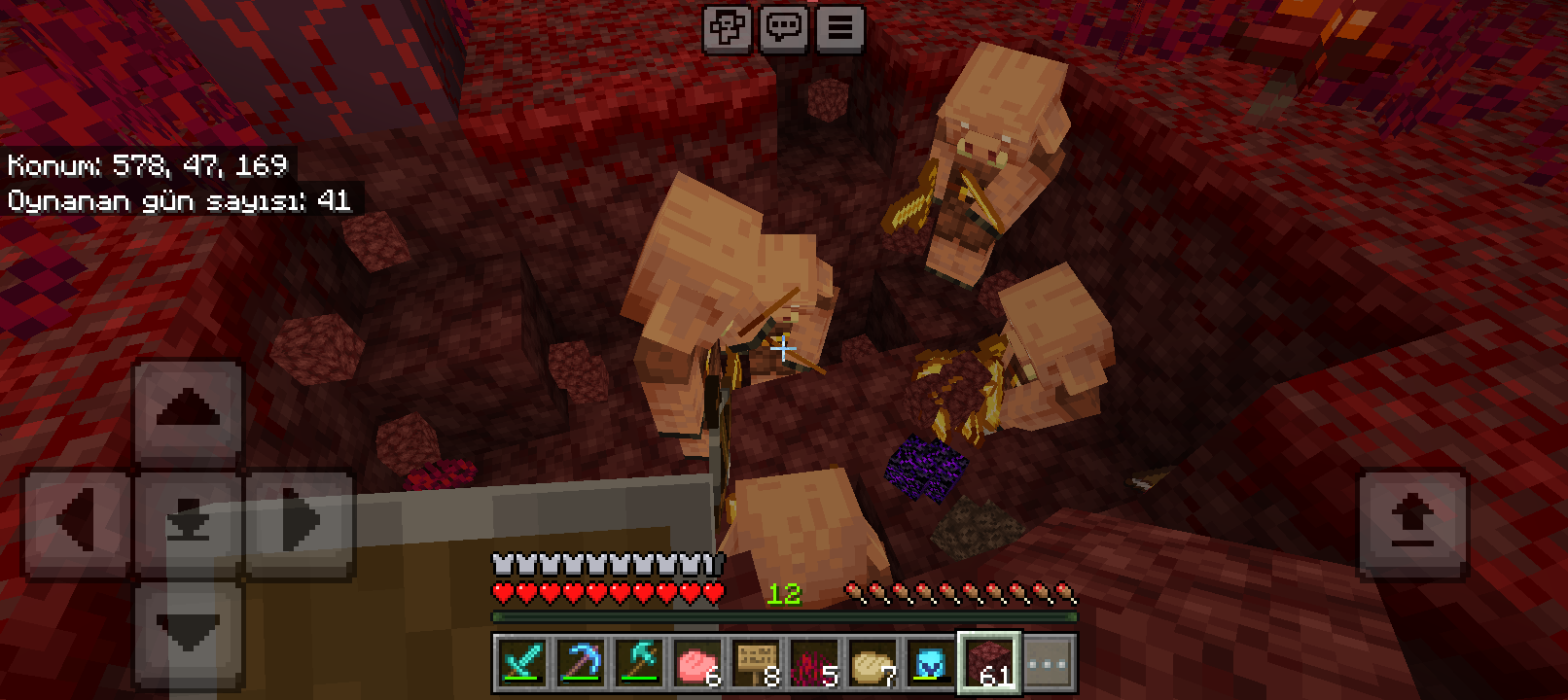This screenshot has height=700, width=1568.
Task: Choose the raw porkchop stack of 6
Action: pos(697,664)
